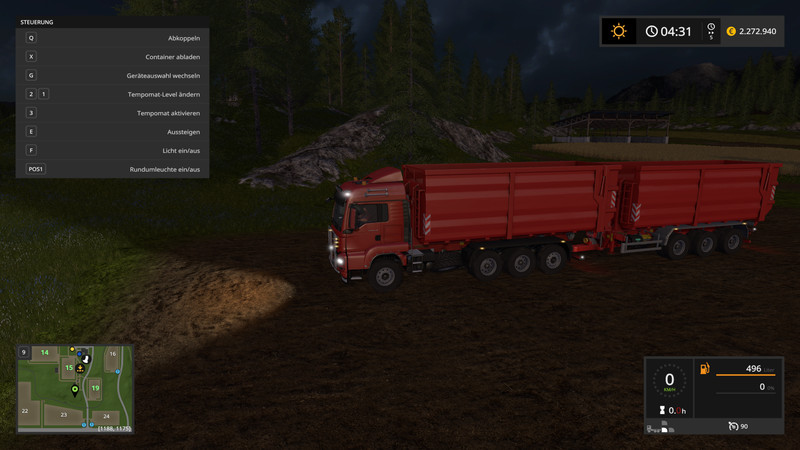Viewport: 800px width, 450px height.
Task: Select the green player position marker on minimap
Action: 74,388
